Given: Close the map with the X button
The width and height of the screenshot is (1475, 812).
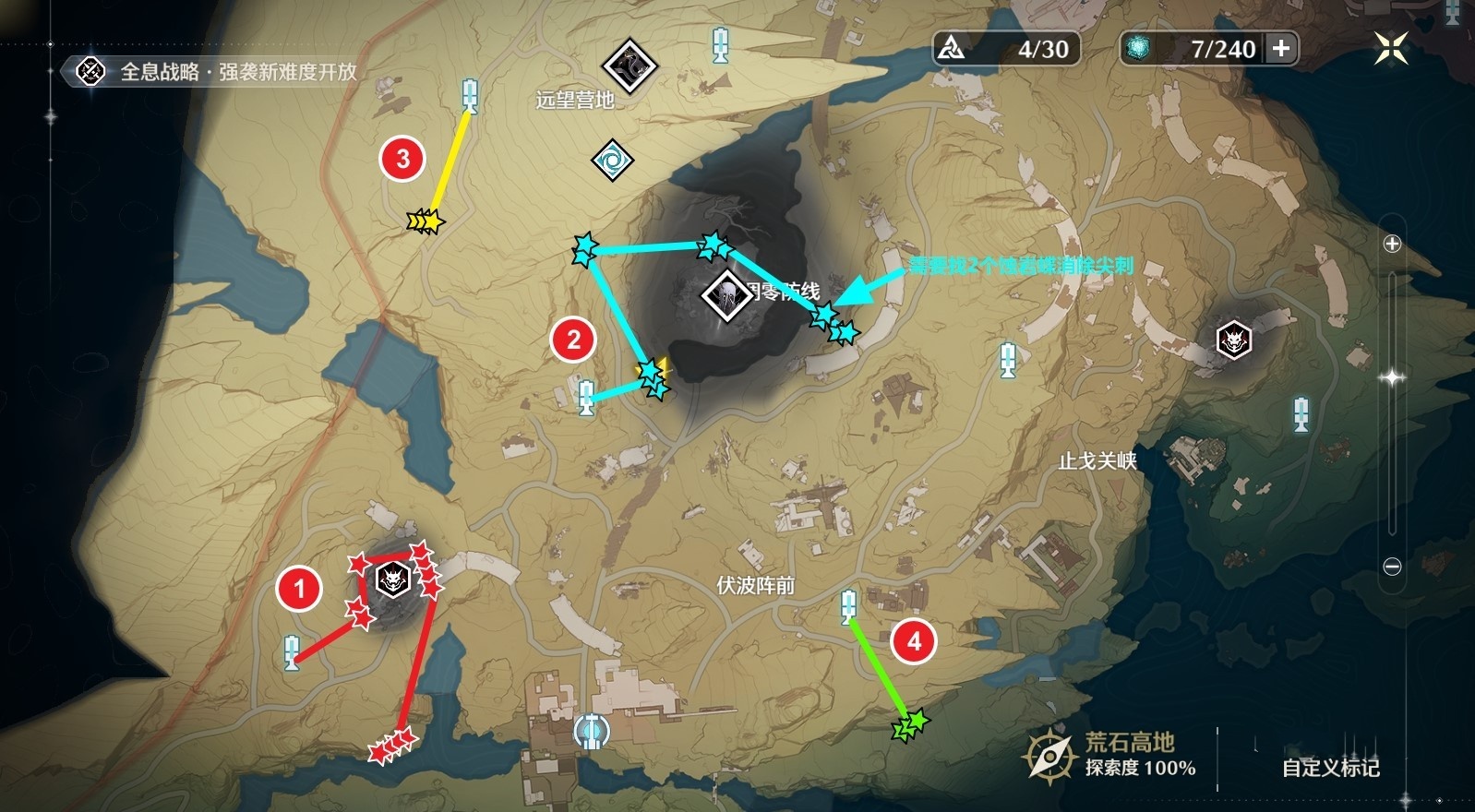Looking at the screenshot, I should pyautogui.click(x=1390, y=48).
